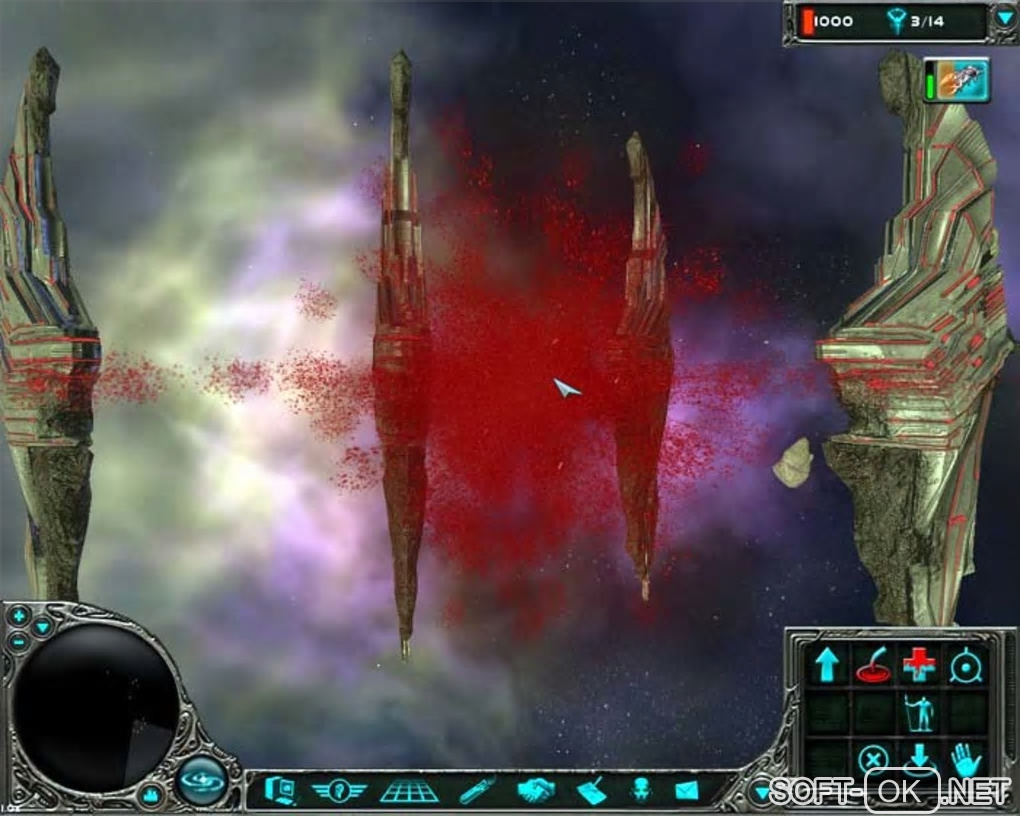The width and height of the screenshot is (1020, 816).
Task: Open messages with the envelope icon
Action: pyautogui.click(x=686, y=791)
